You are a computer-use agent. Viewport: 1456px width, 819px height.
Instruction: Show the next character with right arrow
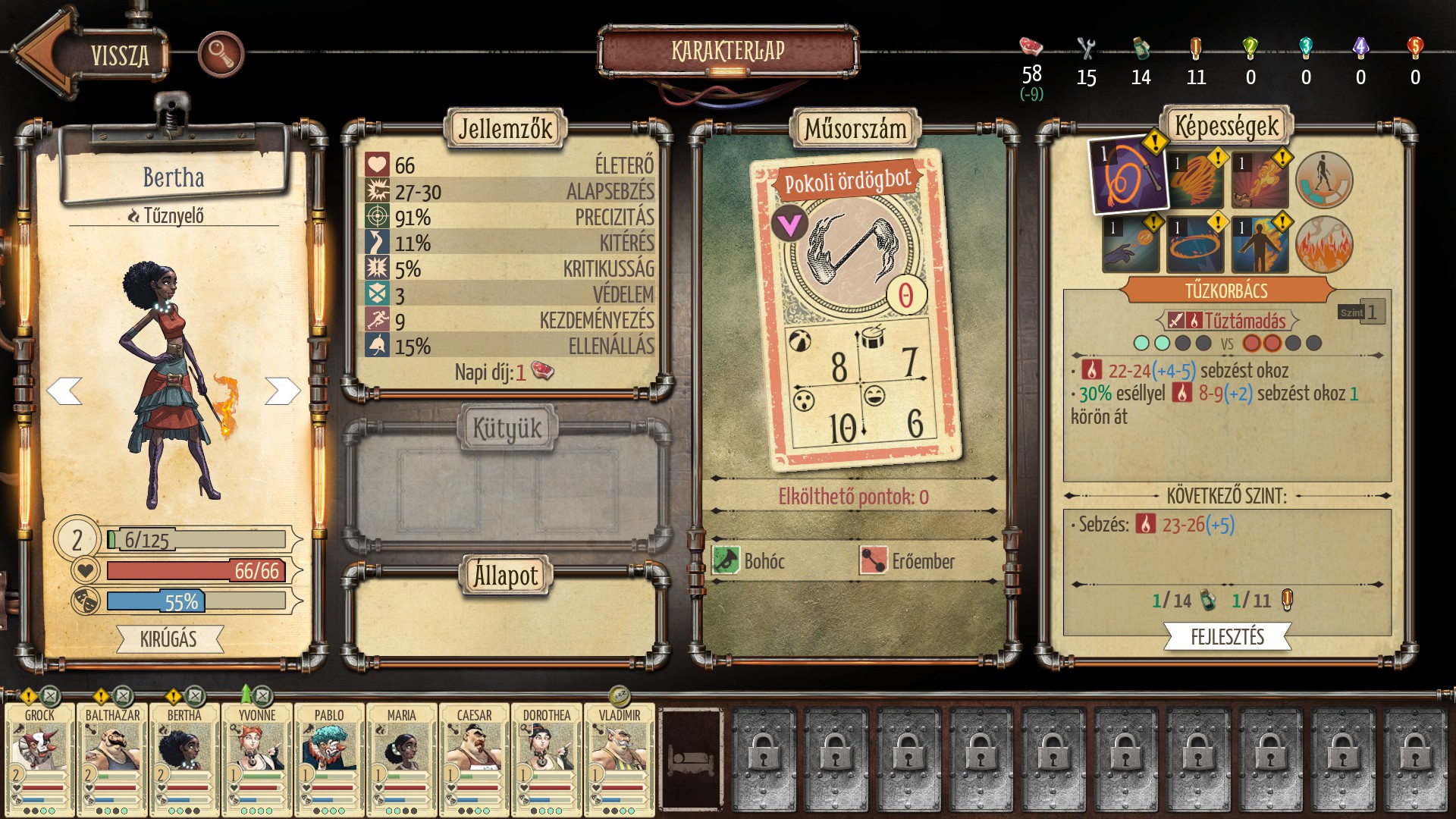pyautogui.click(x=282, y=391)
